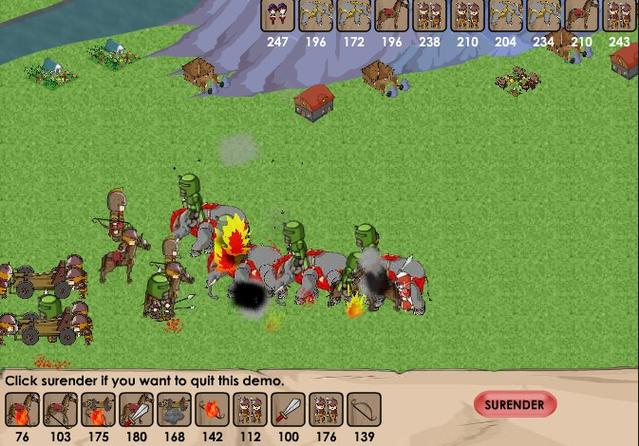This screenshot has width=639, height=446.
Task: Select the soldier pair icon labeled 112
Action: (250, 410)
